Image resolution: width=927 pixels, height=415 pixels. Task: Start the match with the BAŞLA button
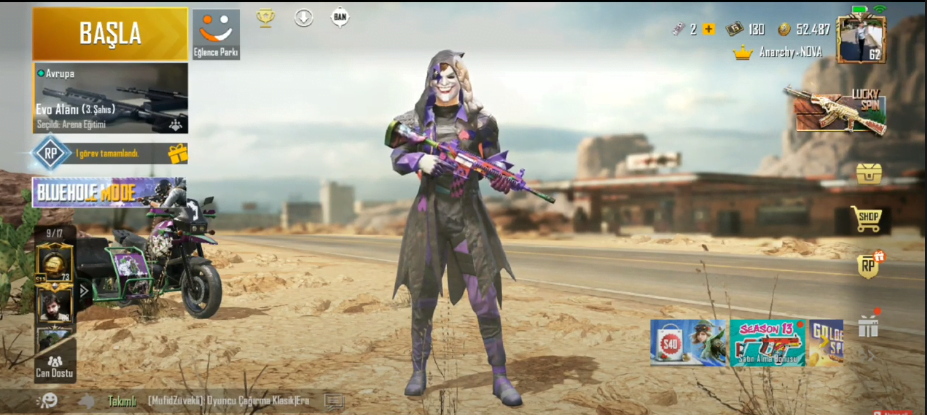(x=110, y=33)
